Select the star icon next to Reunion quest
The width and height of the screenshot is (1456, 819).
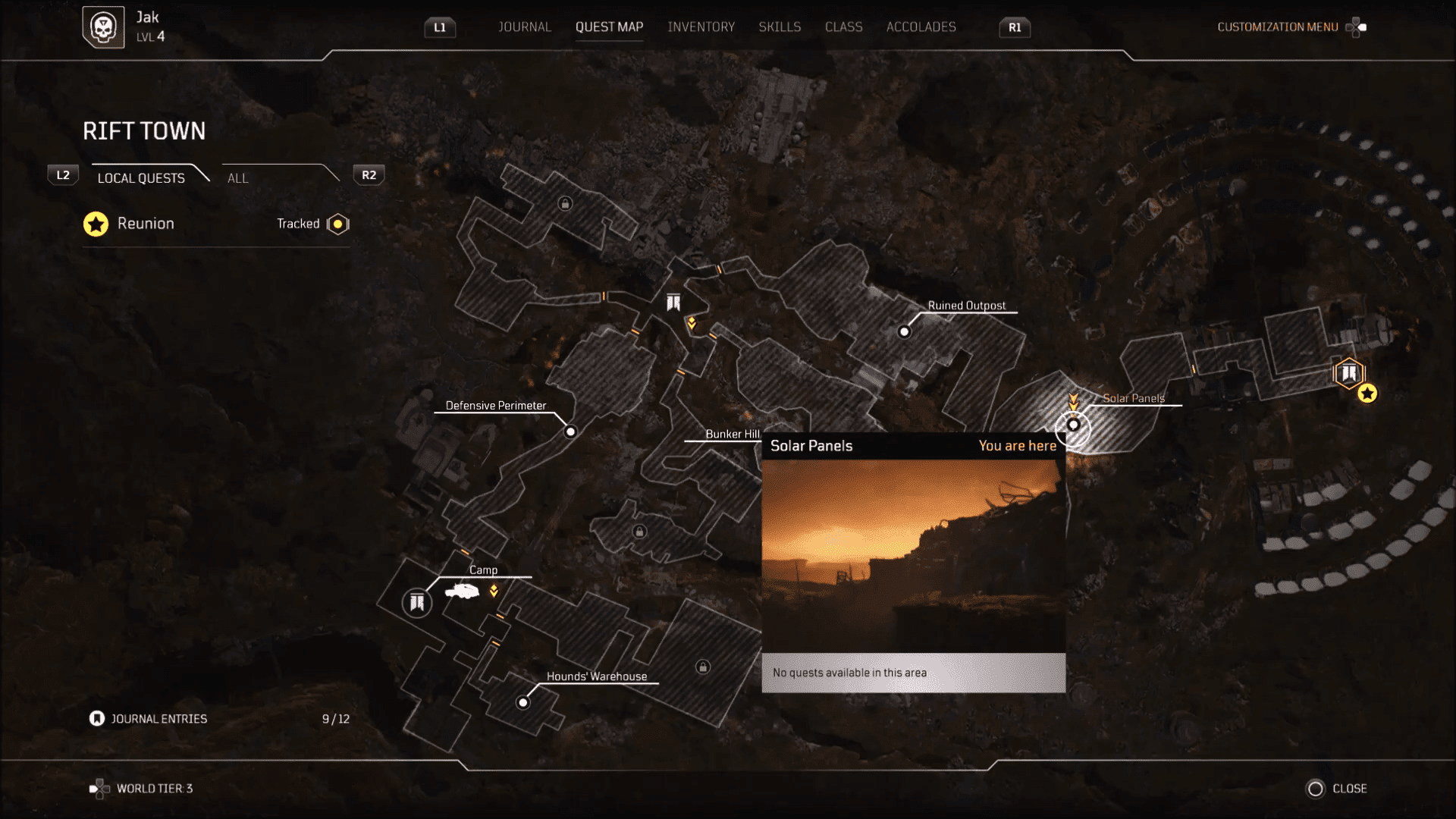point(96,224)
